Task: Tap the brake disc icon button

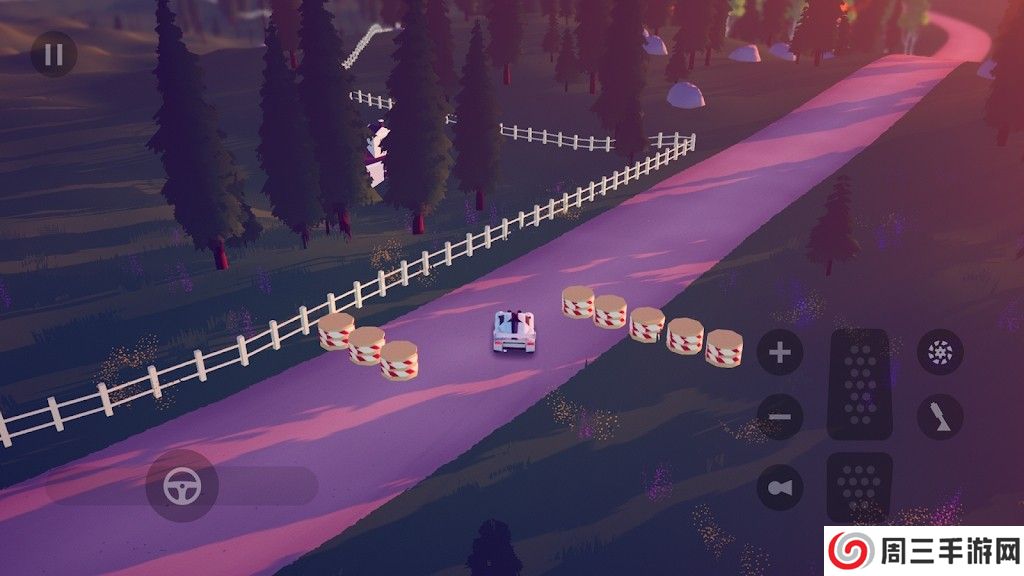Action: pyautogui.click(x=940, y=351)
